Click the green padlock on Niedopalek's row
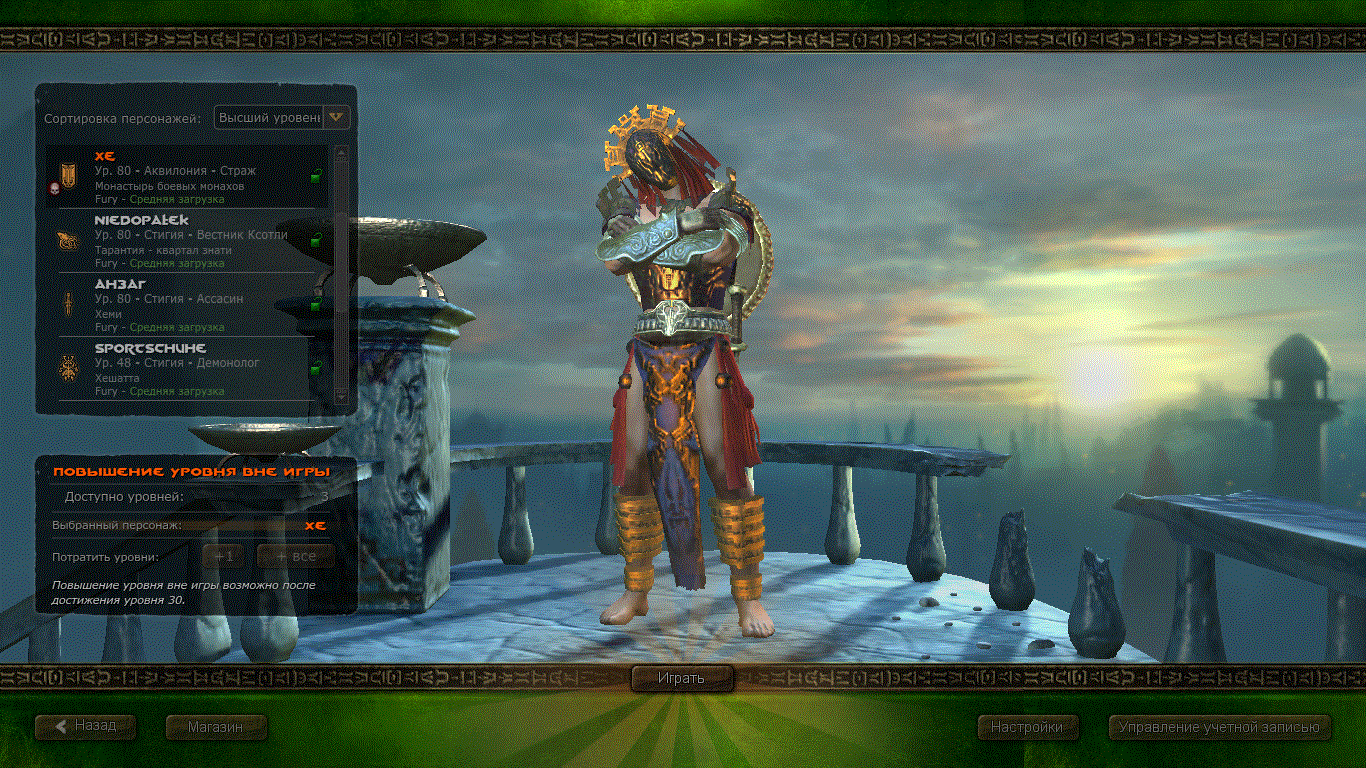The image size is (1366, 768). click(x=316, y=241)
